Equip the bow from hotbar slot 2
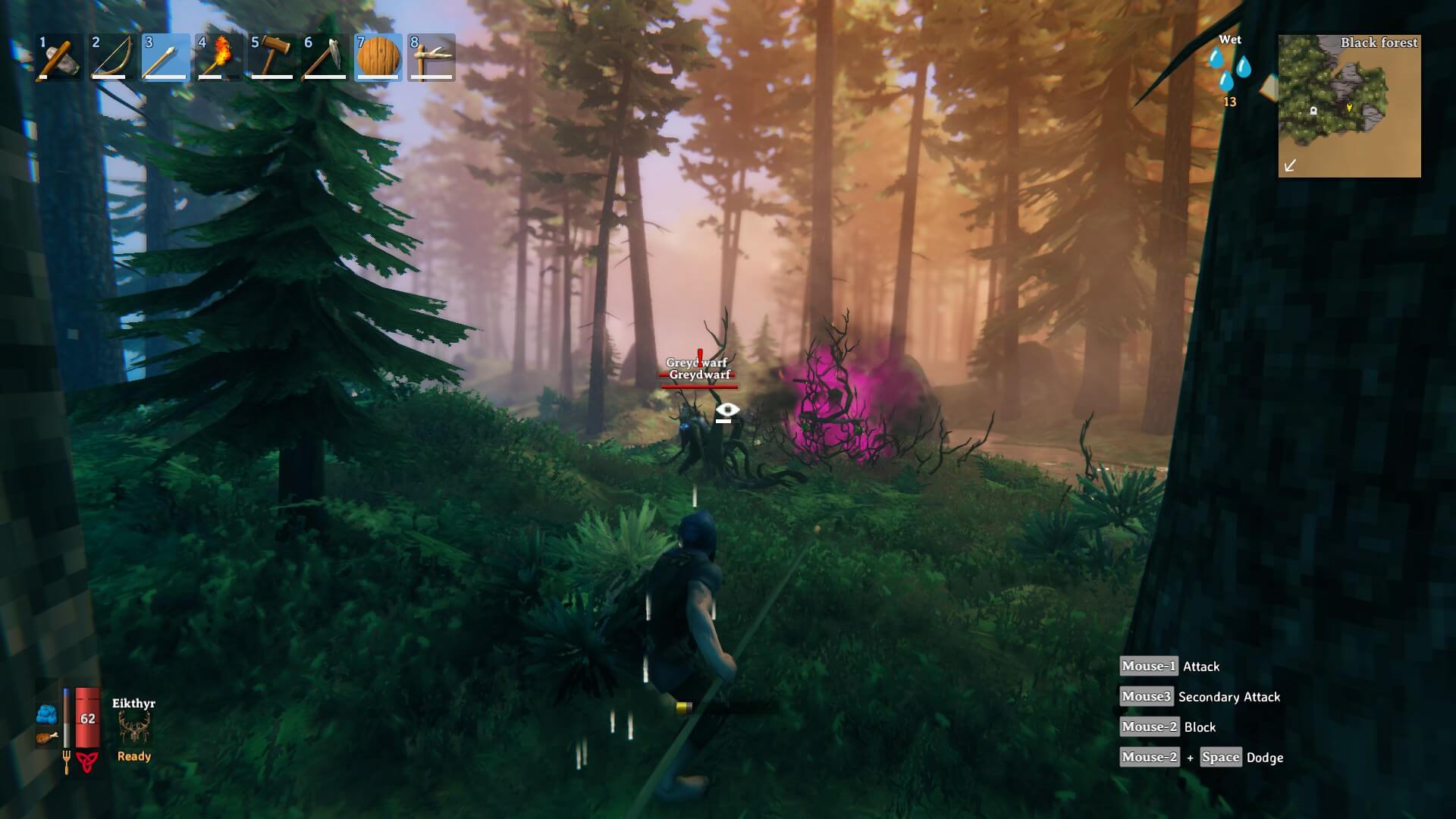The width and height of the screenshot is (1456, 819). (x=112, y=57)
